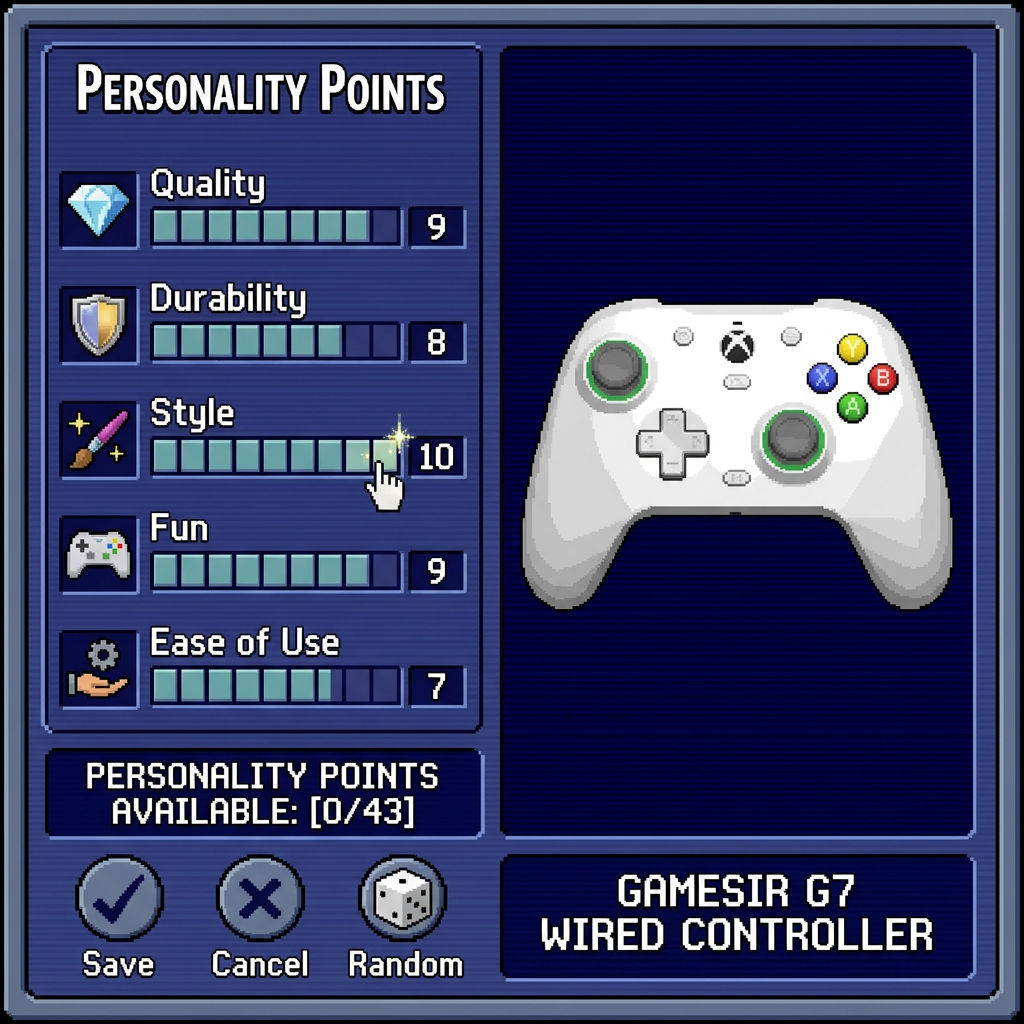Save the personality point allocation
The width and height of the screenshot is (1024, 1024).
click(x=119, y=897)
